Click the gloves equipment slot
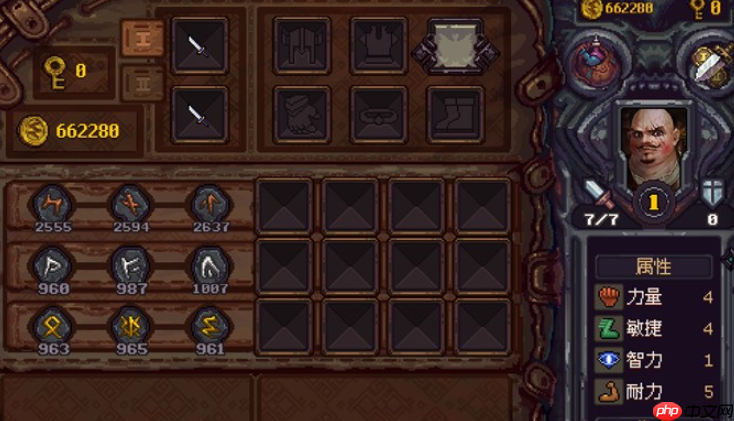 (302, 113)
